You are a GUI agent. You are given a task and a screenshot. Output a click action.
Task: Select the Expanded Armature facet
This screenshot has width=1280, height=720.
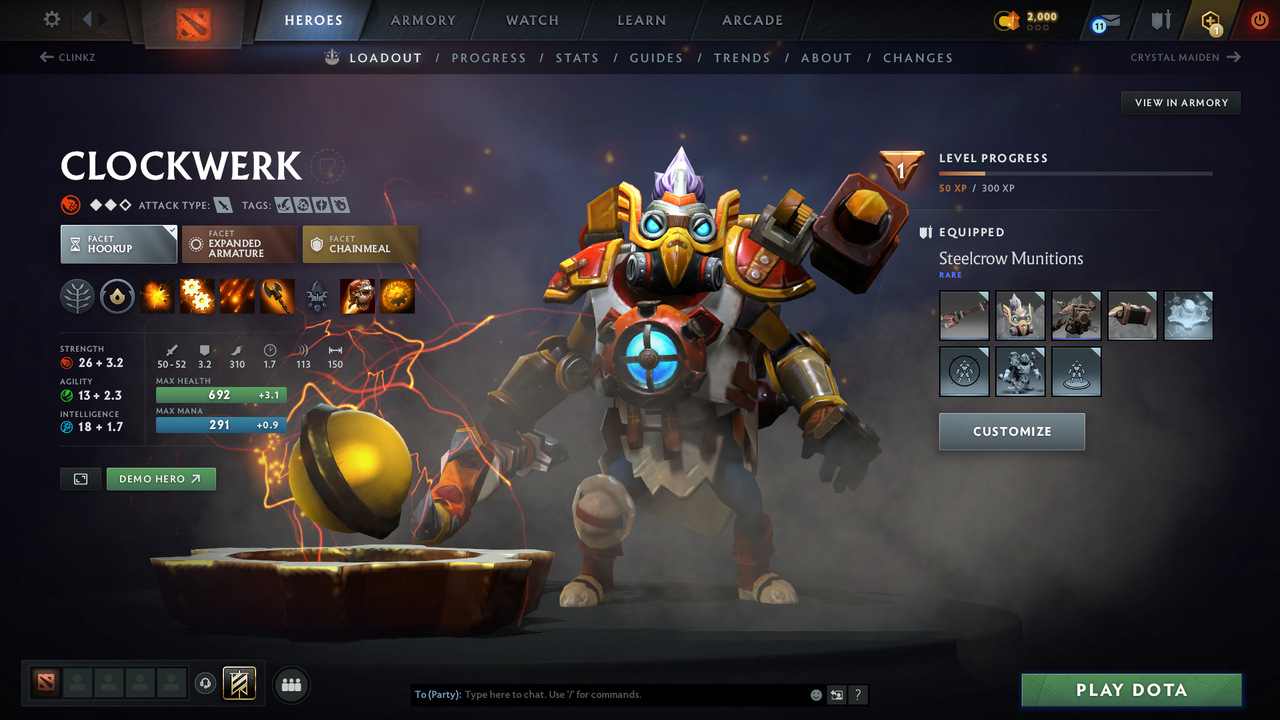pos(239,243)
